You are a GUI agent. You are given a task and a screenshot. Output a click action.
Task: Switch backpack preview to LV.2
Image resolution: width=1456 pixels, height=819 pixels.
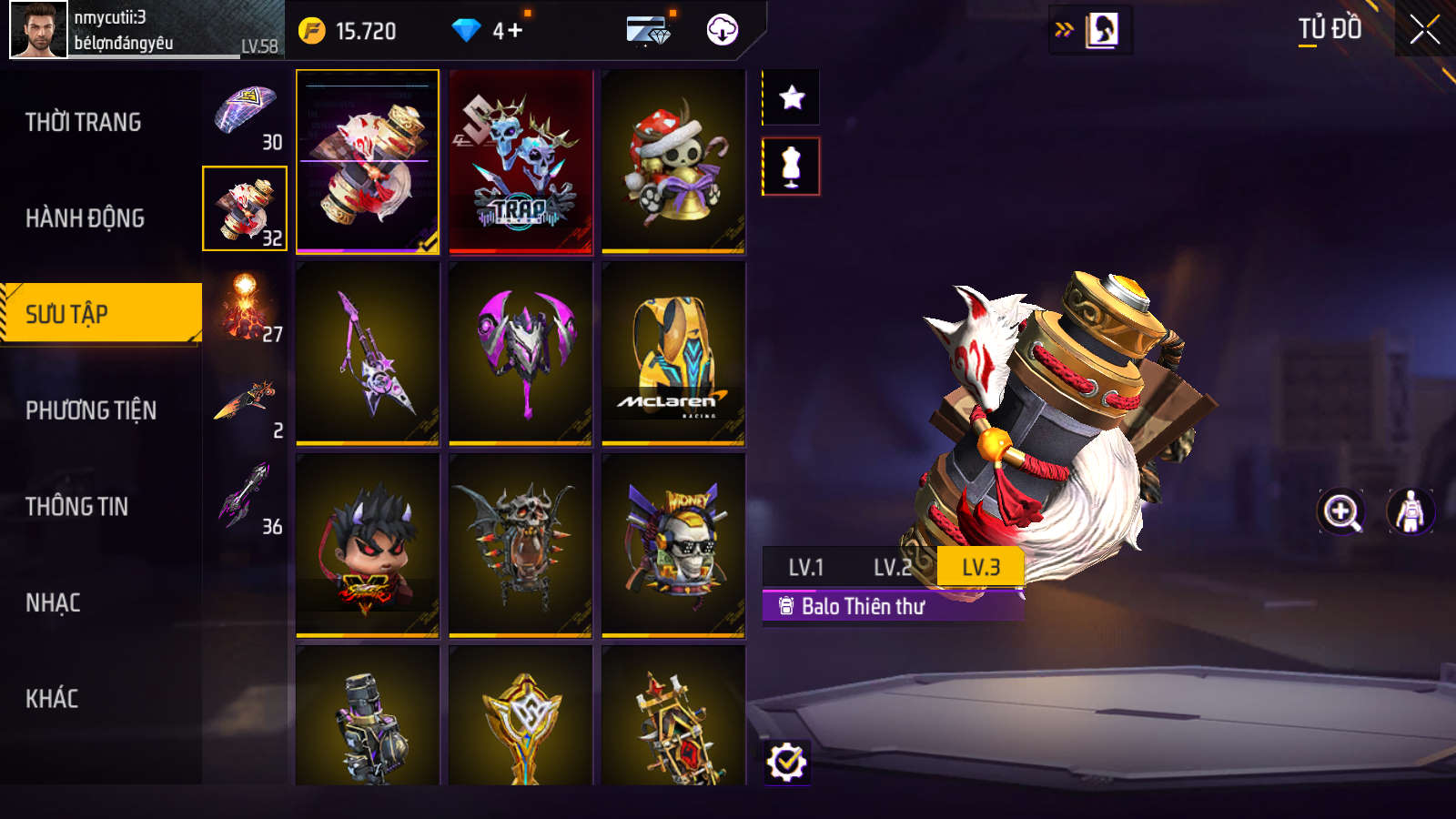(892, 568)
